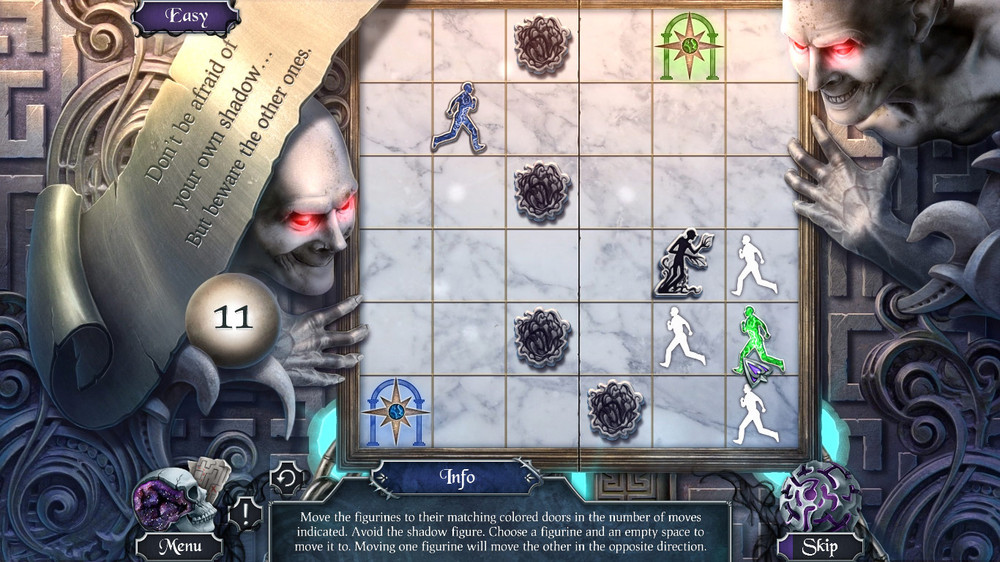Open the Menu button

(180, 546)
